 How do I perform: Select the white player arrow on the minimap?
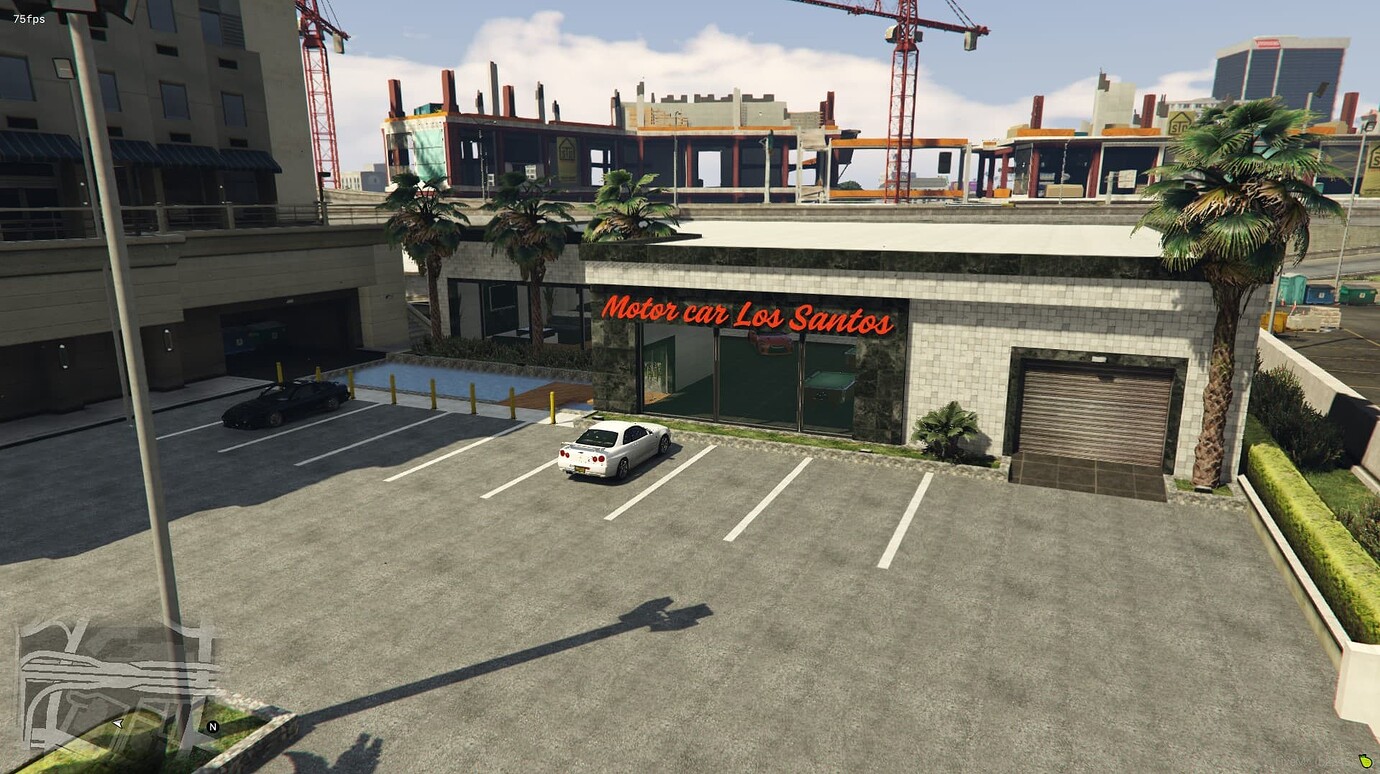point(117,723)
